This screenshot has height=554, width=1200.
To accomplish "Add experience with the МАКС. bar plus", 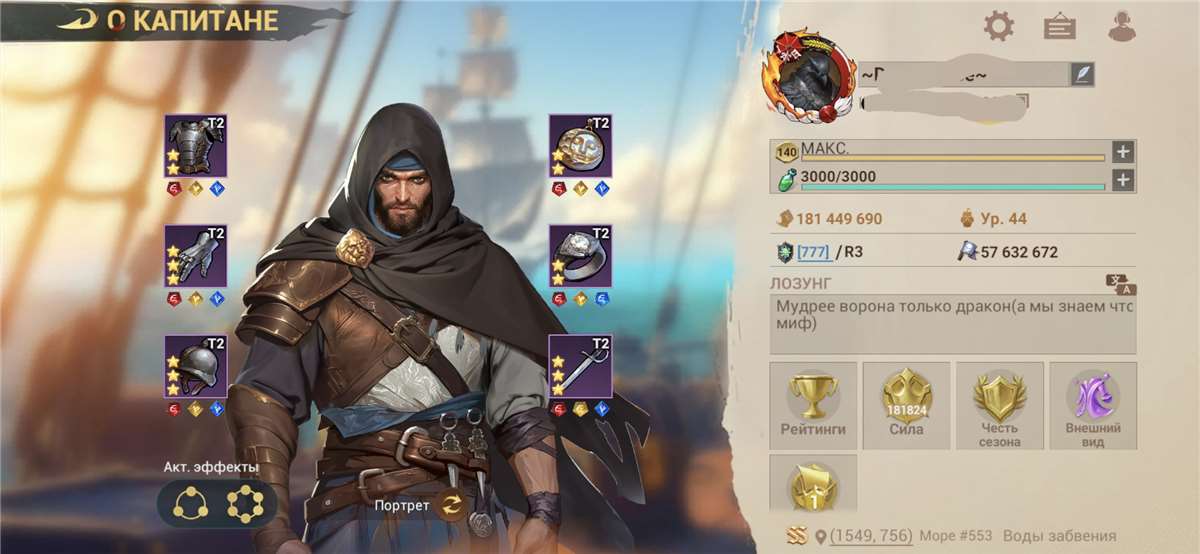I will (1123, 152).
